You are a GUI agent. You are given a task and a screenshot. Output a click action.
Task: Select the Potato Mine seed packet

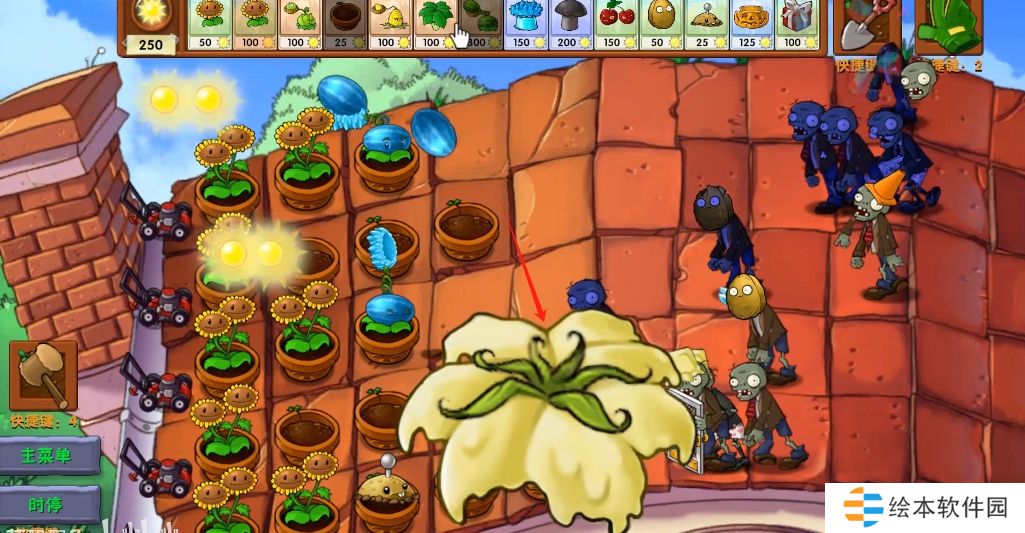705,24
